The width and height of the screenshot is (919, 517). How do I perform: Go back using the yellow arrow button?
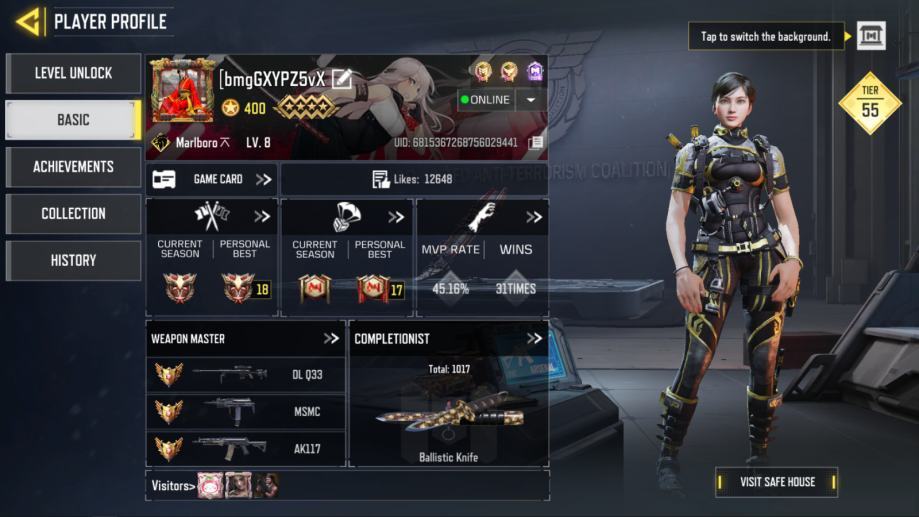click(28, 21)
